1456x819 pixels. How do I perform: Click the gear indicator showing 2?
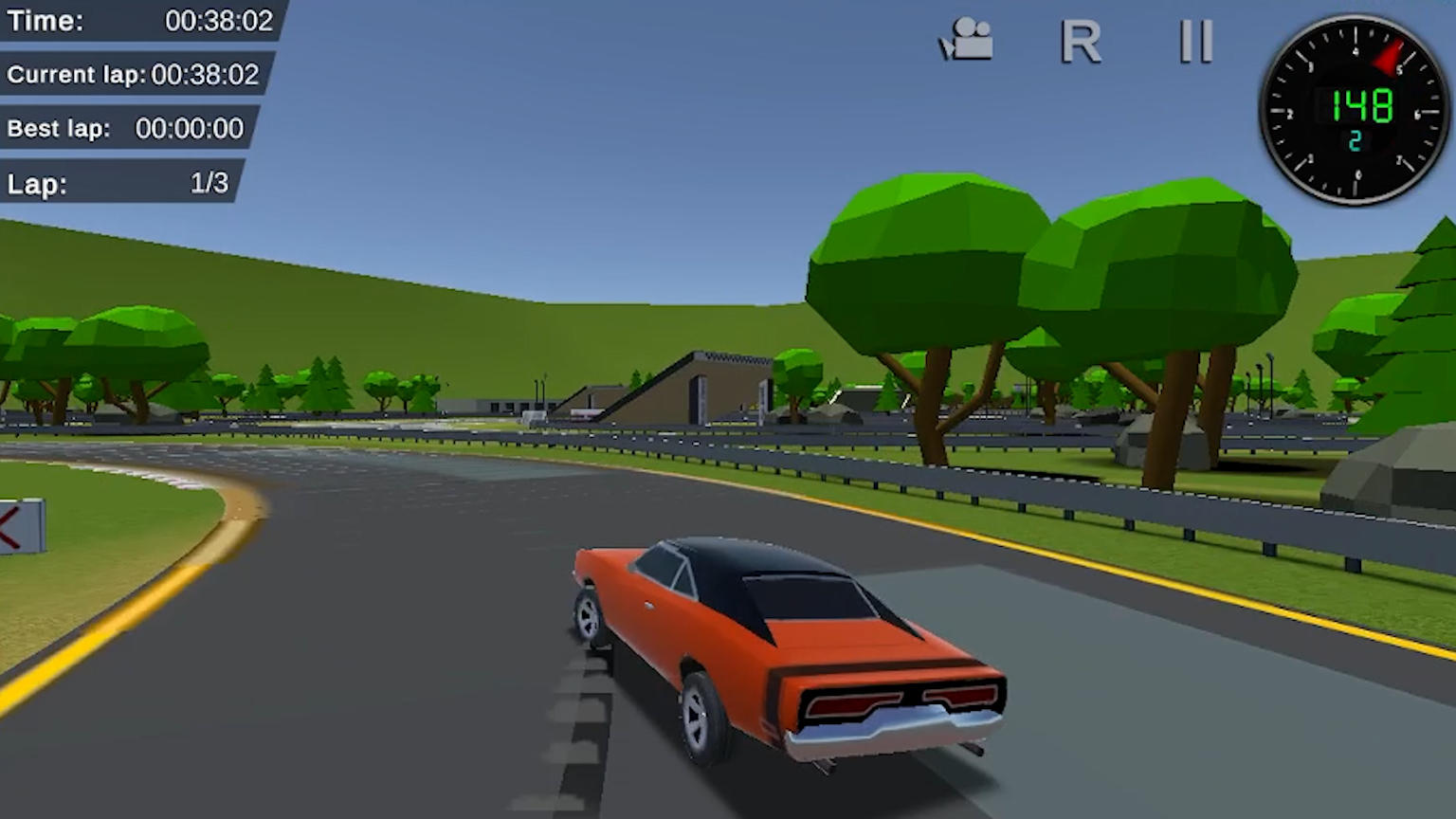tap(1354, 140)
